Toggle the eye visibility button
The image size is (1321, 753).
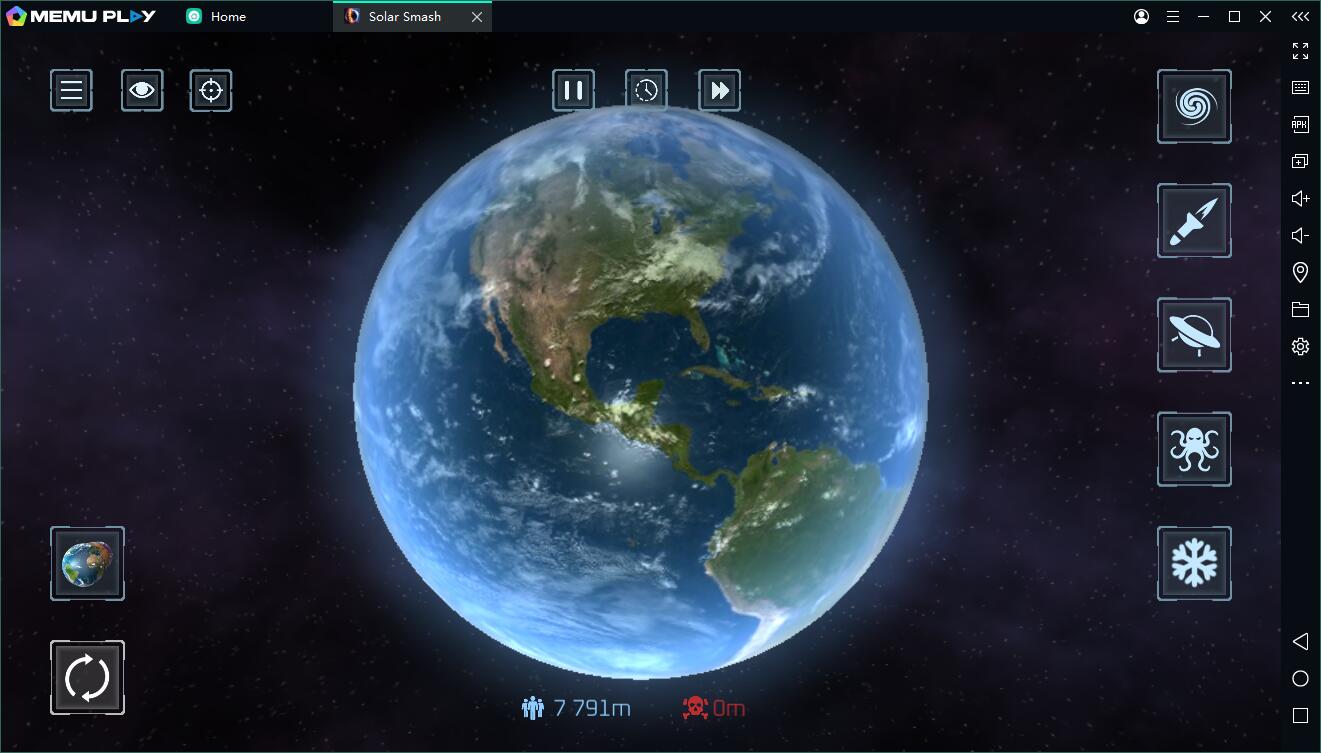coord(142,91)
